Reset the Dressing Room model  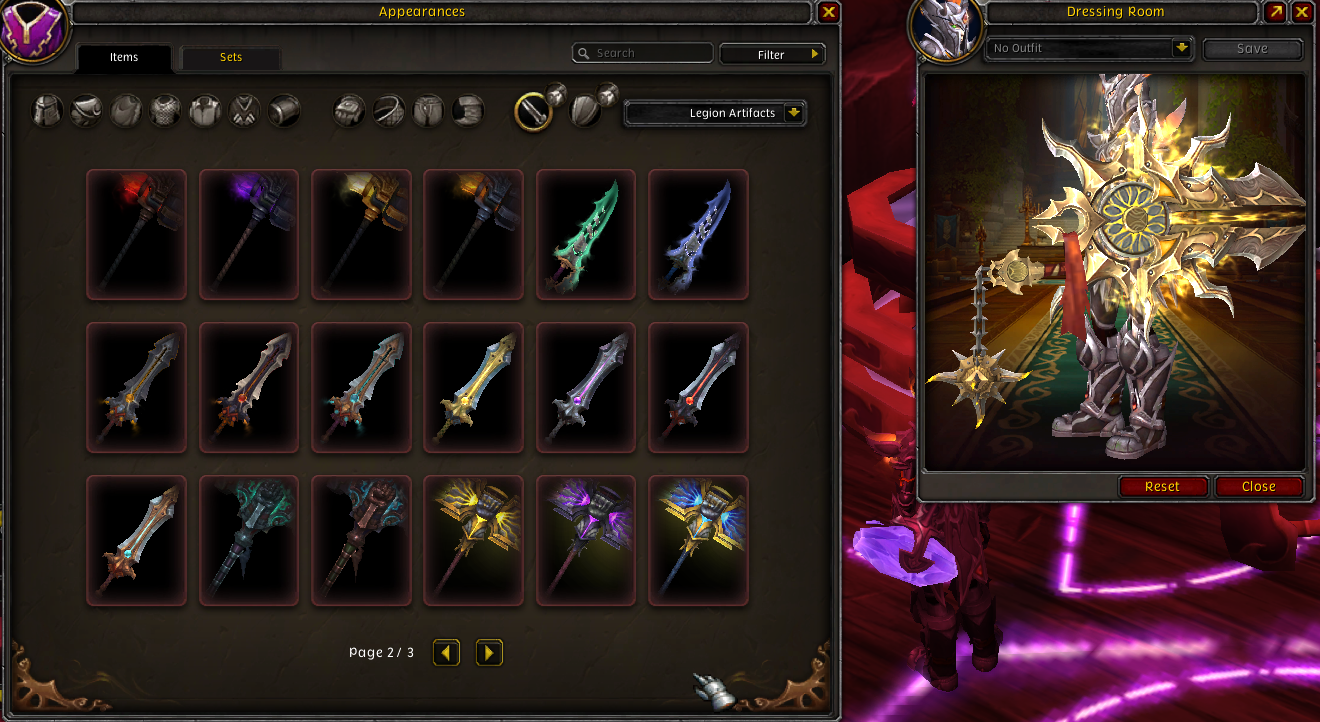tap(1162, 486)
